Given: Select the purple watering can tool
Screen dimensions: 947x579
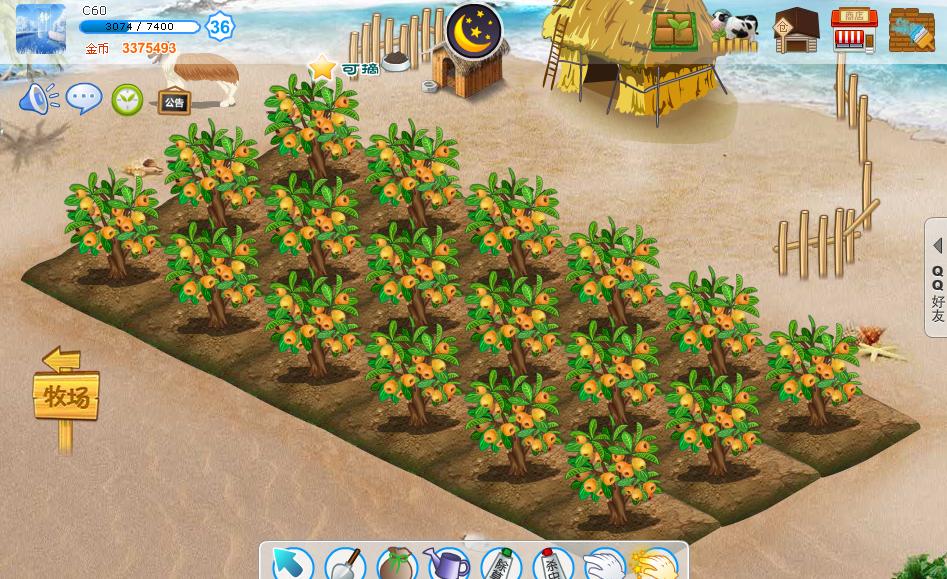Looking at the screenshot, I should point(447,563).
